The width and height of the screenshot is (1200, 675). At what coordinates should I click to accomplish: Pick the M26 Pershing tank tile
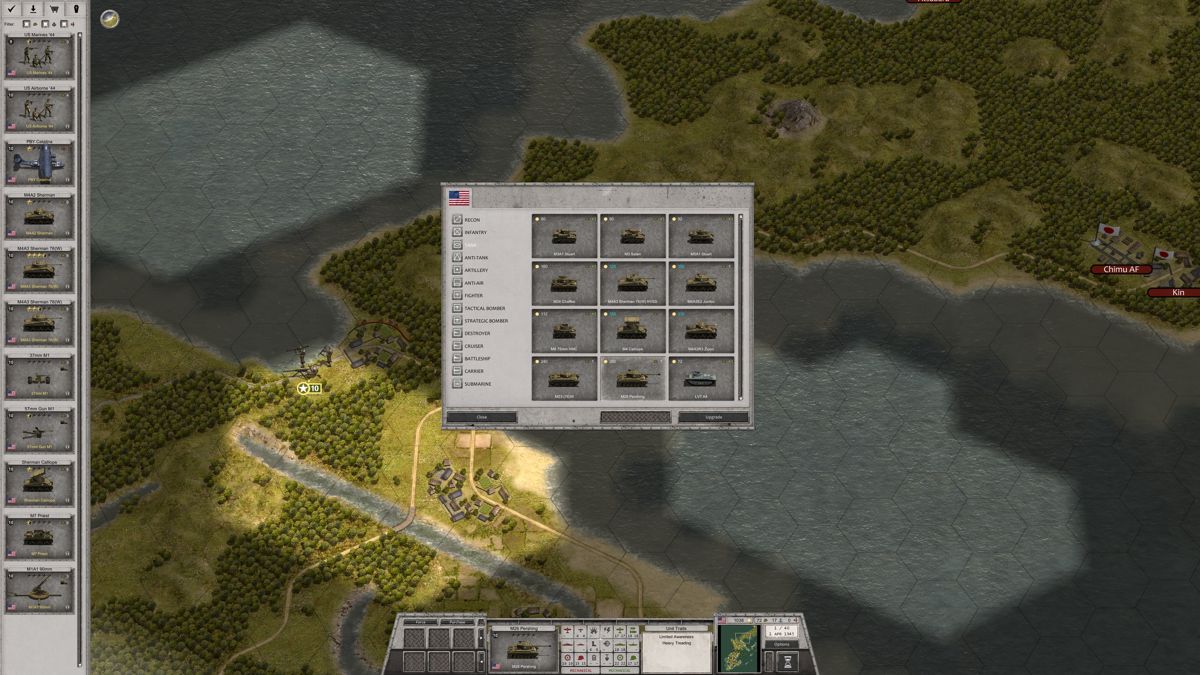(633, 379)
